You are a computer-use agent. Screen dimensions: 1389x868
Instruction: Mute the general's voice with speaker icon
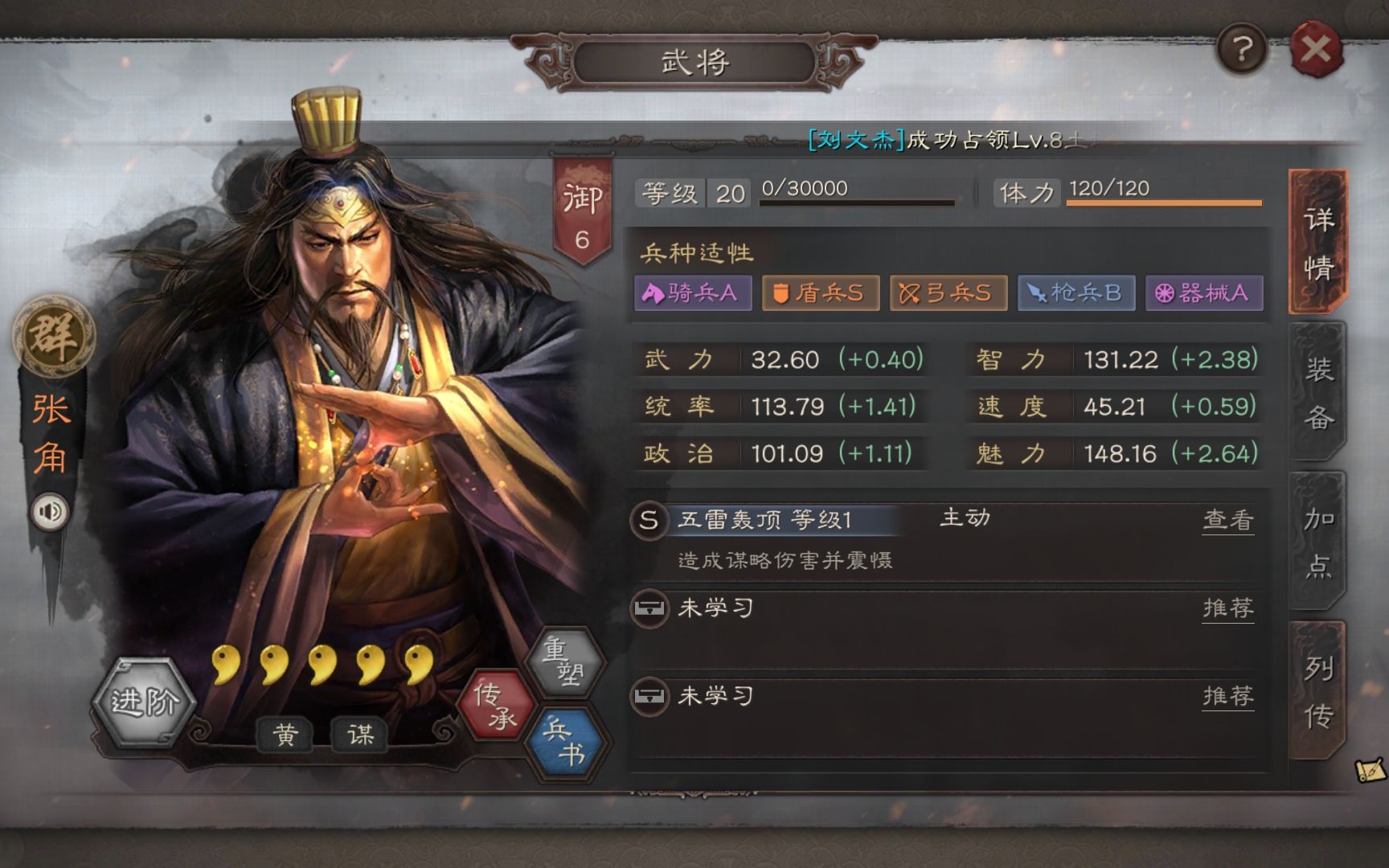point(48,512)
